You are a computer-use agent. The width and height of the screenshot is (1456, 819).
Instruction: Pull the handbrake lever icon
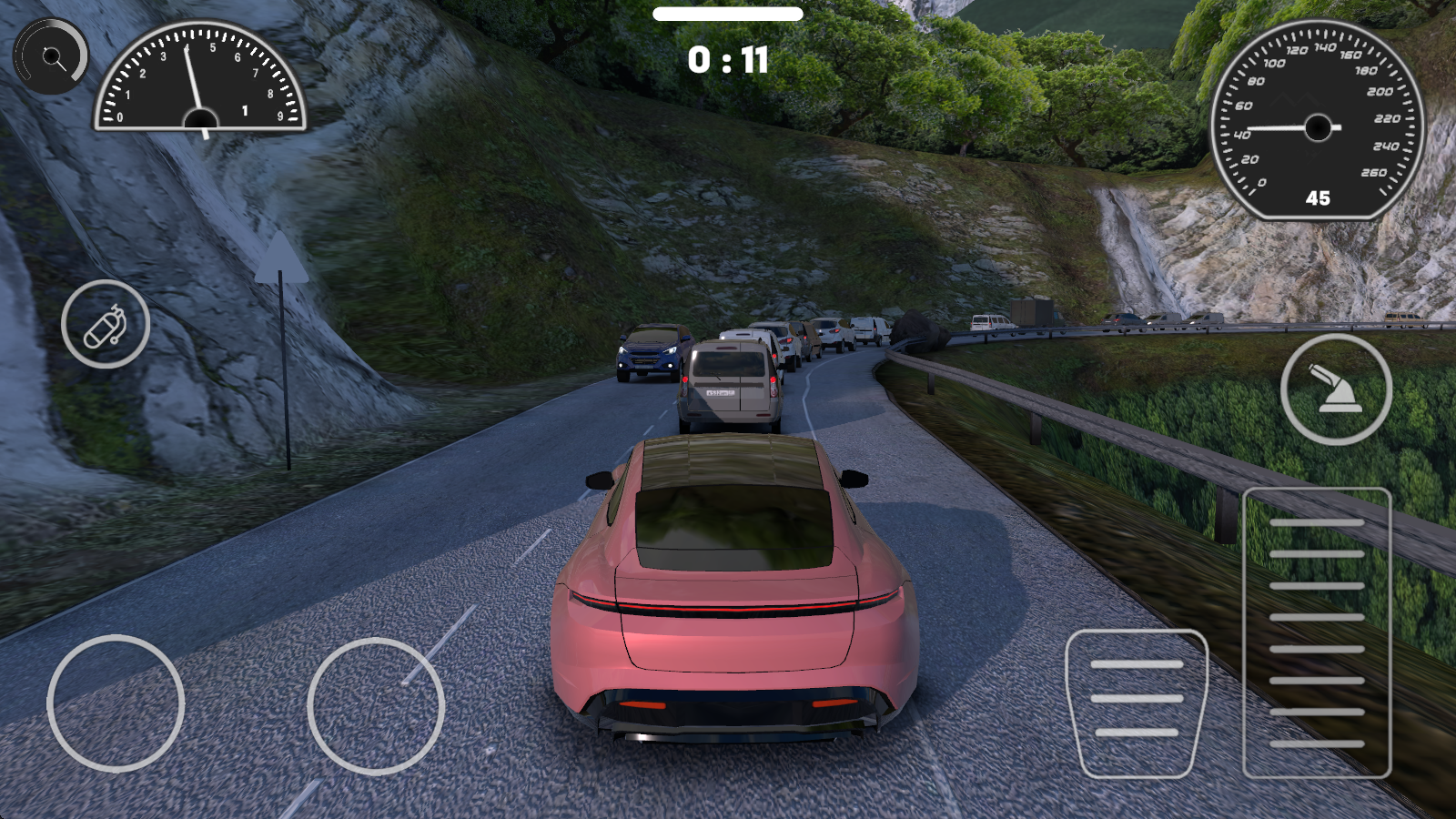coord(1333,388)
